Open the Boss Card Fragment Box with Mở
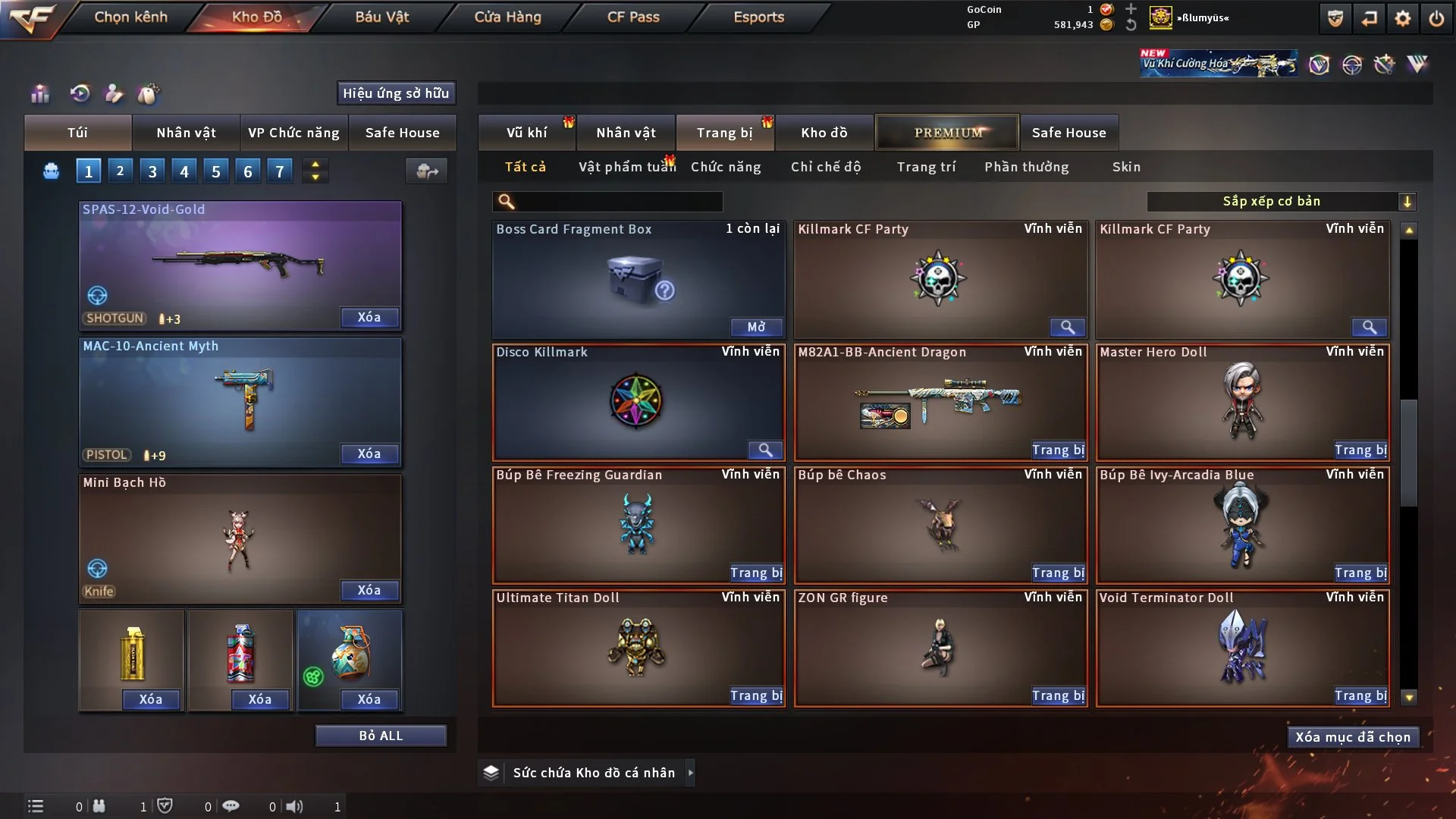The width and height of the screenshot is (1456, 819). [x=756, y=327]
